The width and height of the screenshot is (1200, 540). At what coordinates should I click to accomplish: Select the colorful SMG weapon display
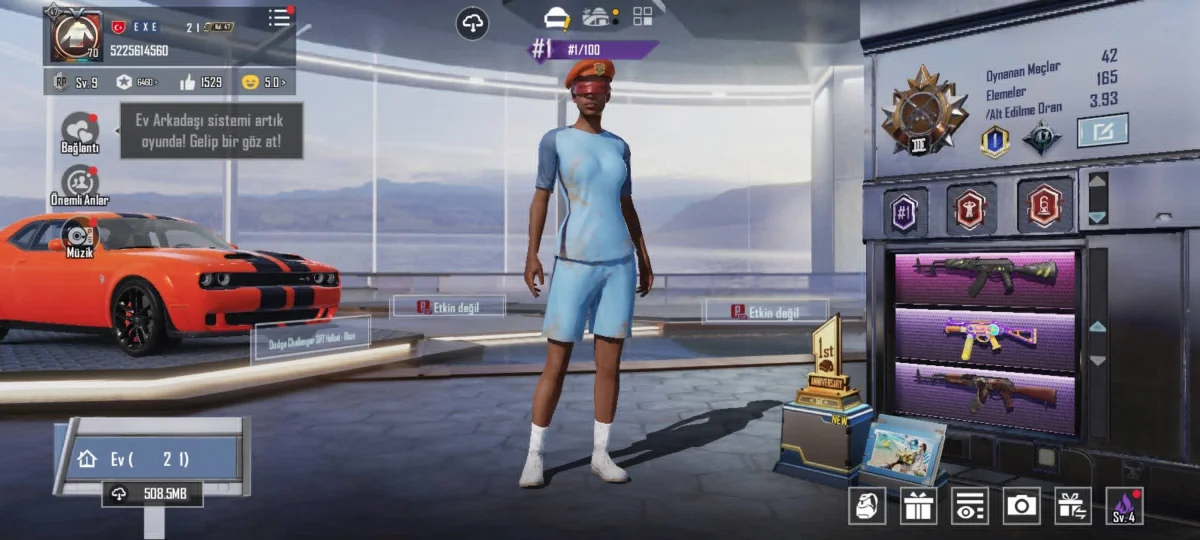pyautogui.click(x=985, y=332)
